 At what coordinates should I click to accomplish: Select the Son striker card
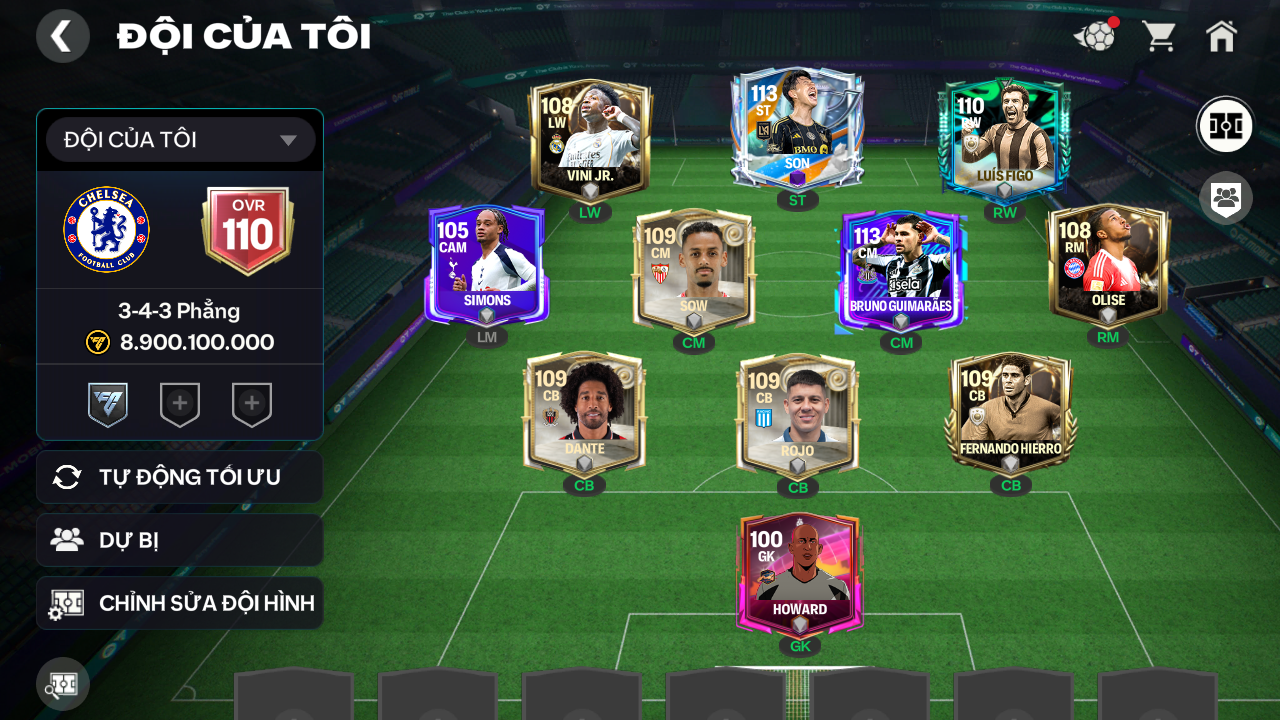click(x=796, y=128)
